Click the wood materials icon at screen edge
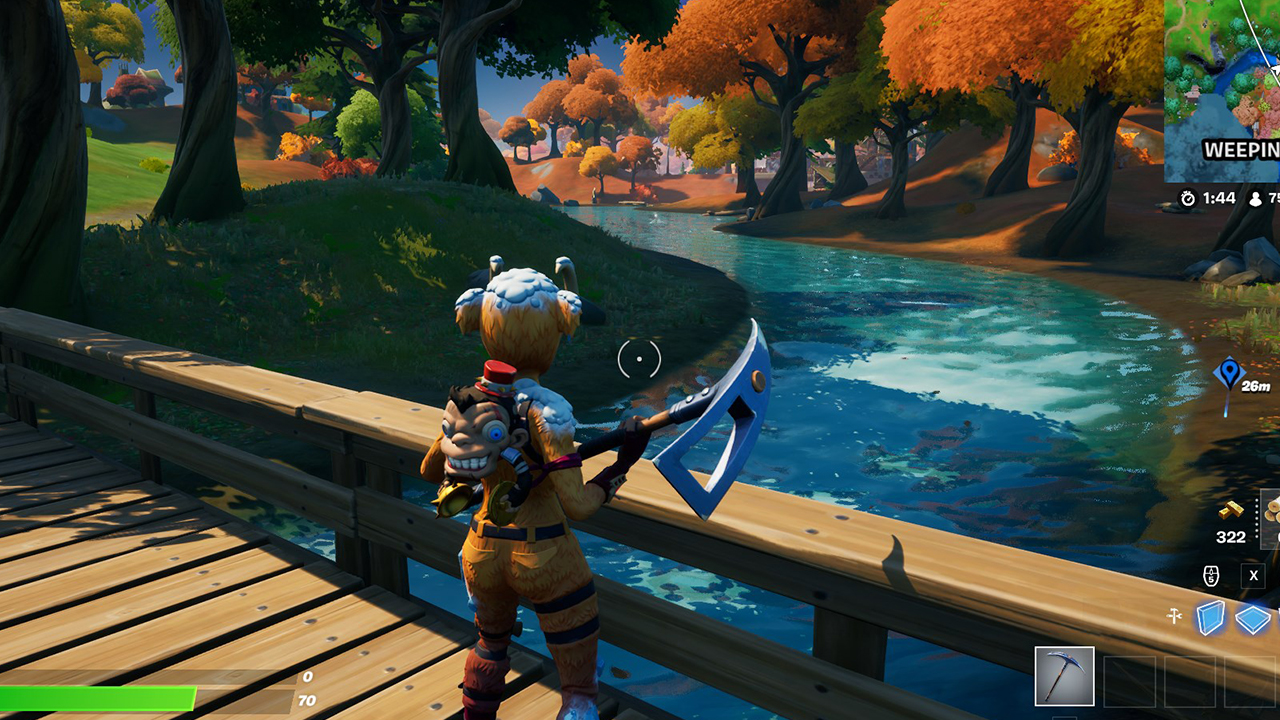The image size is (1280, 720). click(1271, 512)
